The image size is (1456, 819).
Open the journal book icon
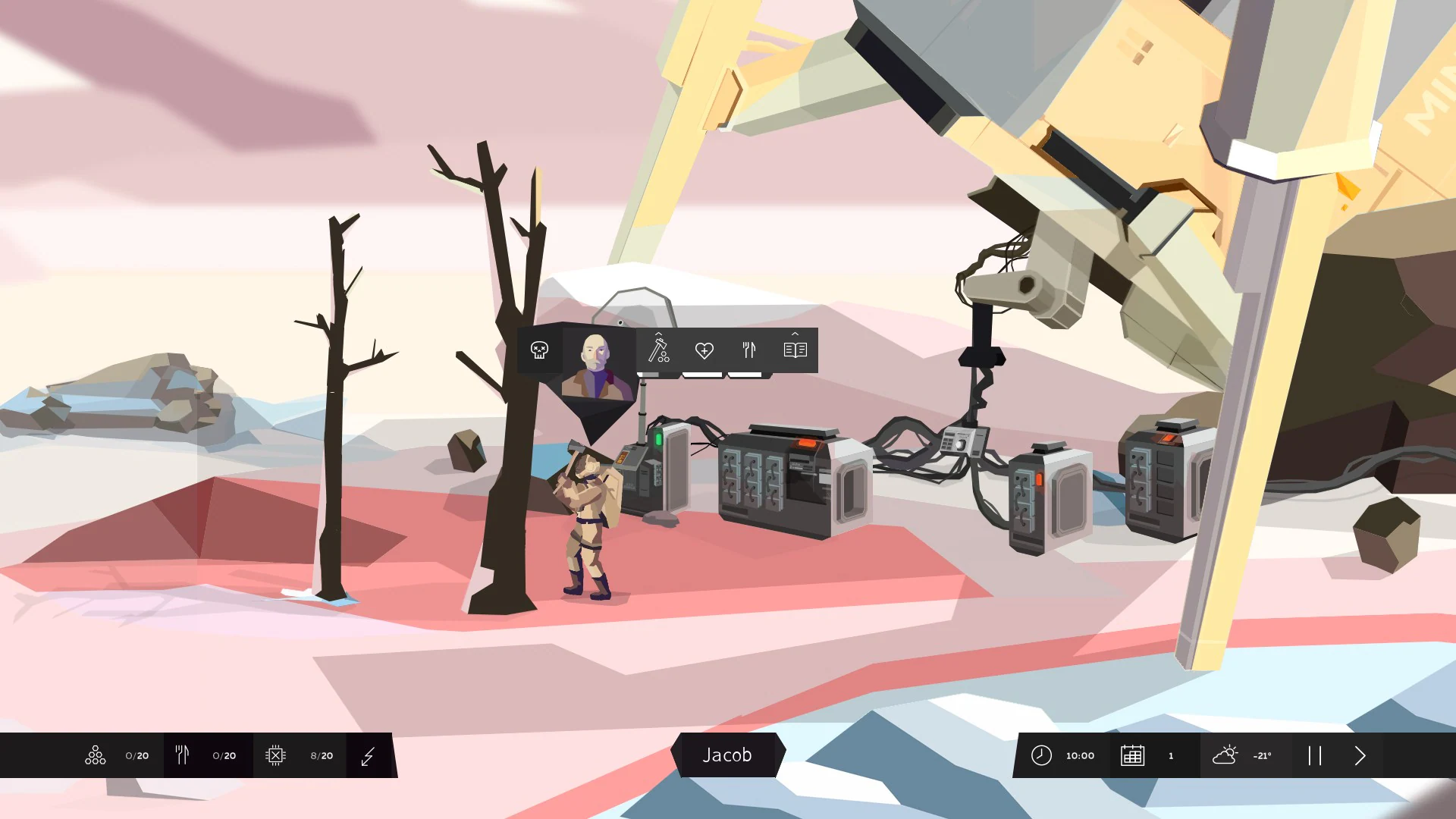coord(795,350)
